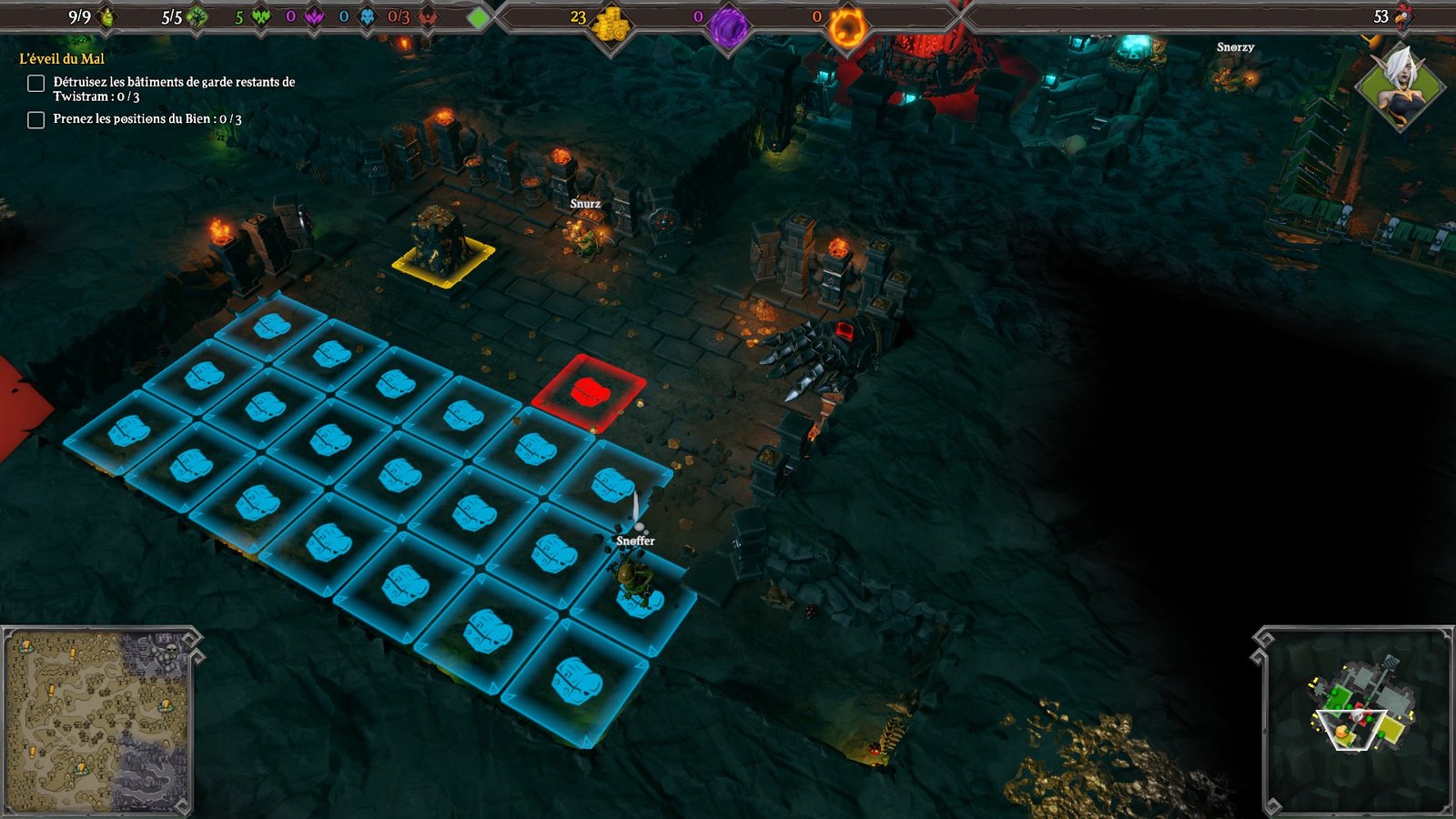Check the 'Prenez les positions du Bien' objective box

[35, 119]
